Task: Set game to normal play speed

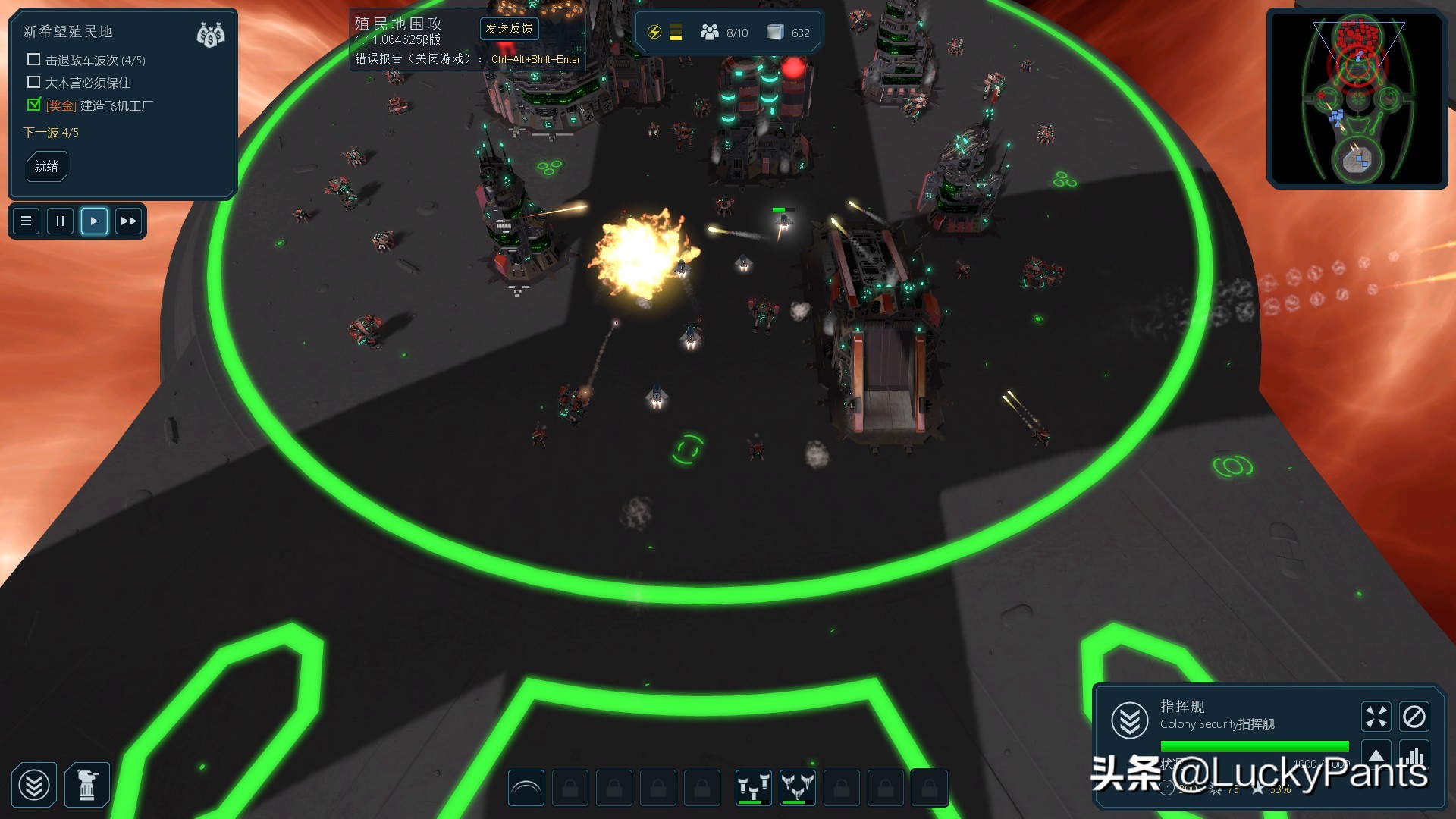Action: tap(94, 221)
